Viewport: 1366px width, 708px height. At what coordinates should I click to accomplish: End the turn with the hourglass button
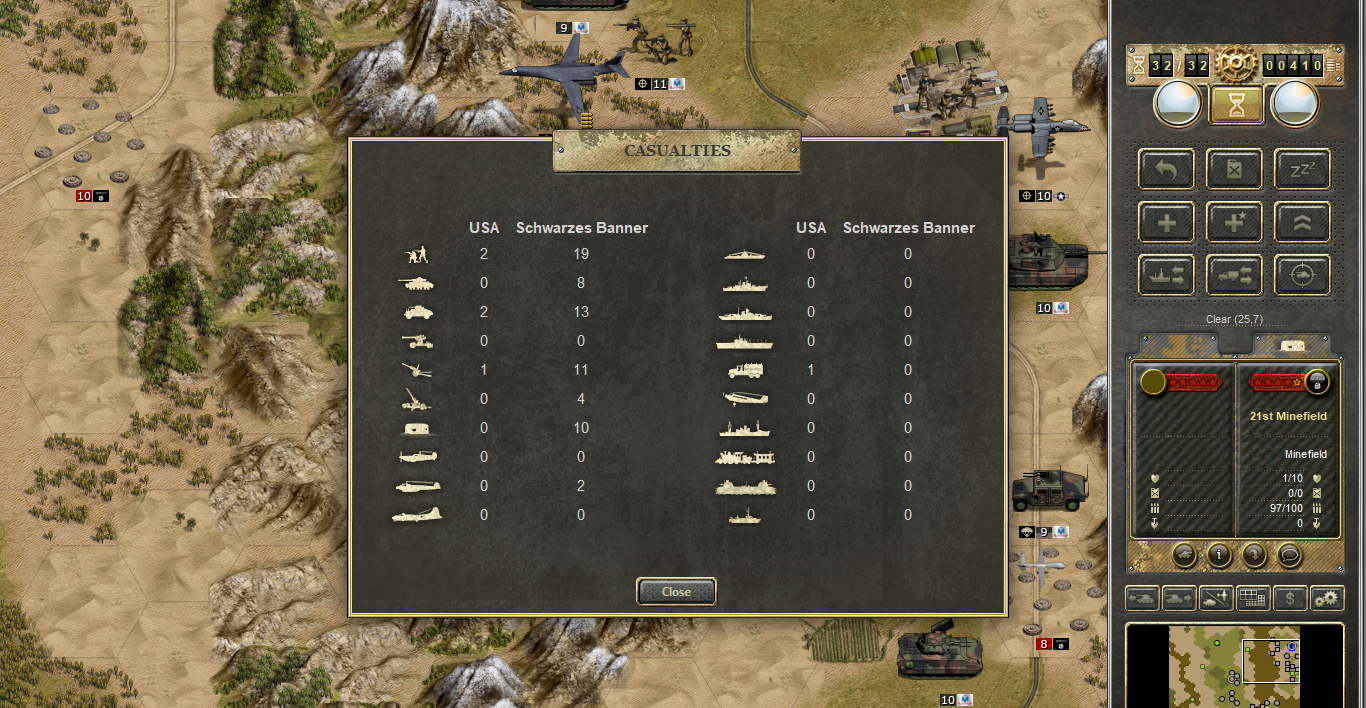coord(1236,104)
